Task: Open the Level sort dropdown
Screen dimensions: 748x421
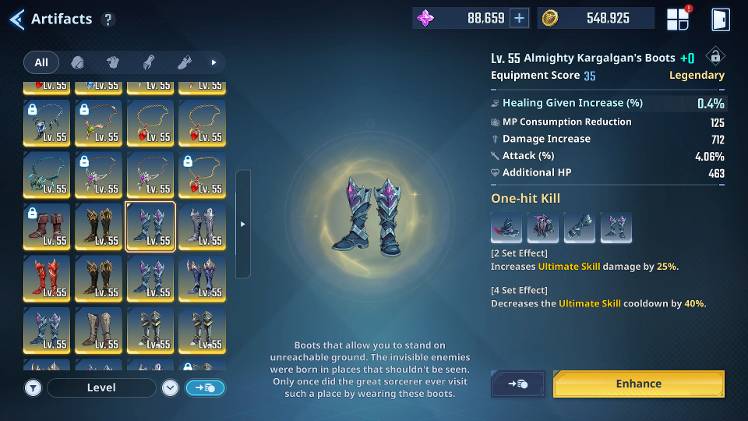Action: (101, 388)
